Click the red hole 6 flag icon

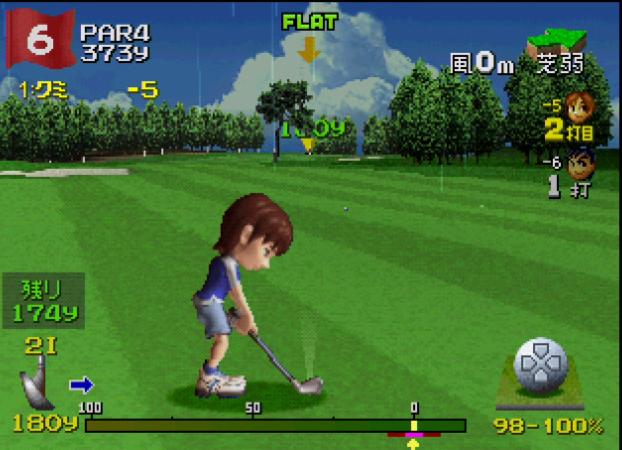[x=40, y=37]
